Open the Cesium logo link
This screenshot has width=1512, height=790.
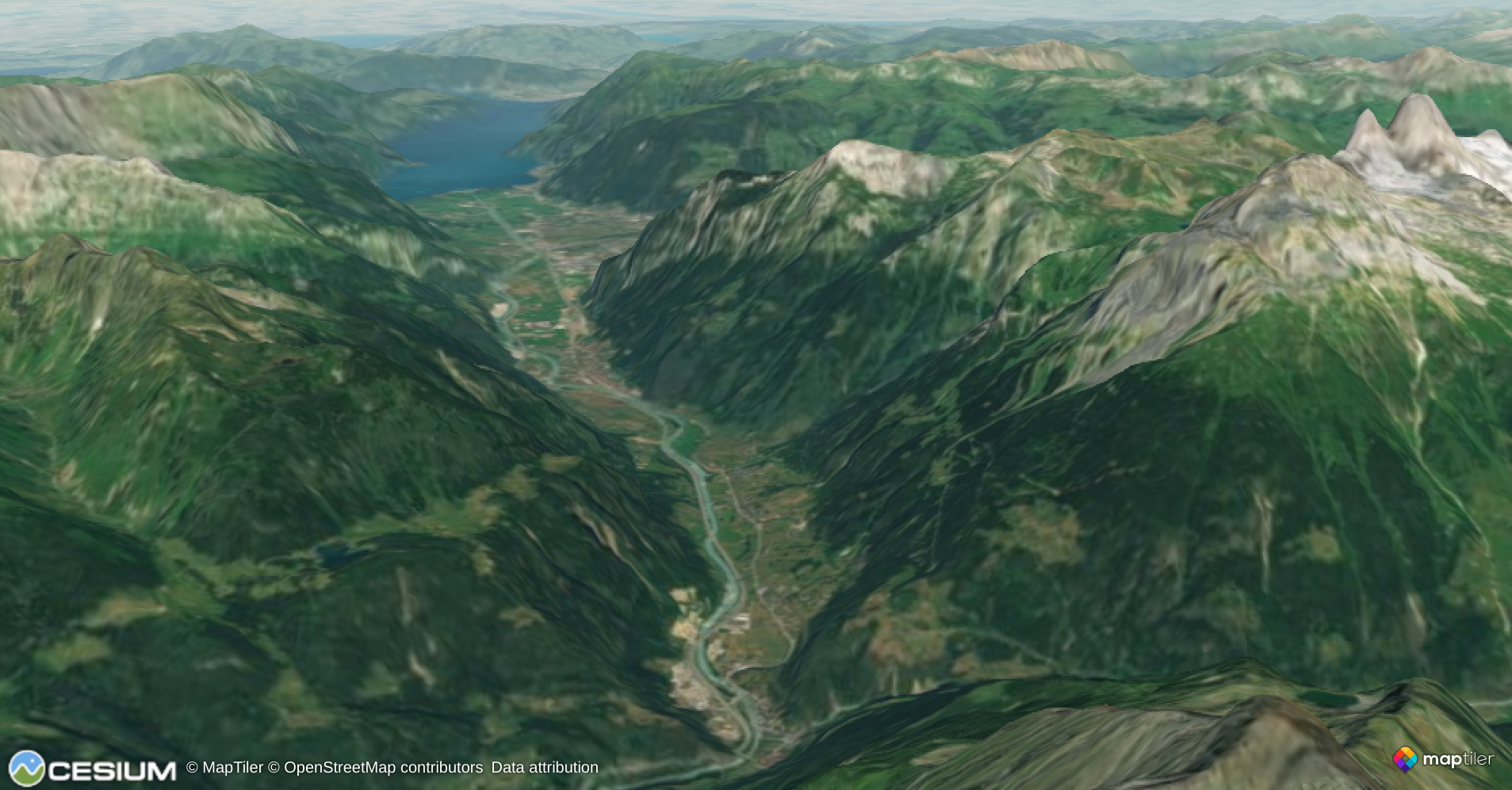[x=92, y=769]
